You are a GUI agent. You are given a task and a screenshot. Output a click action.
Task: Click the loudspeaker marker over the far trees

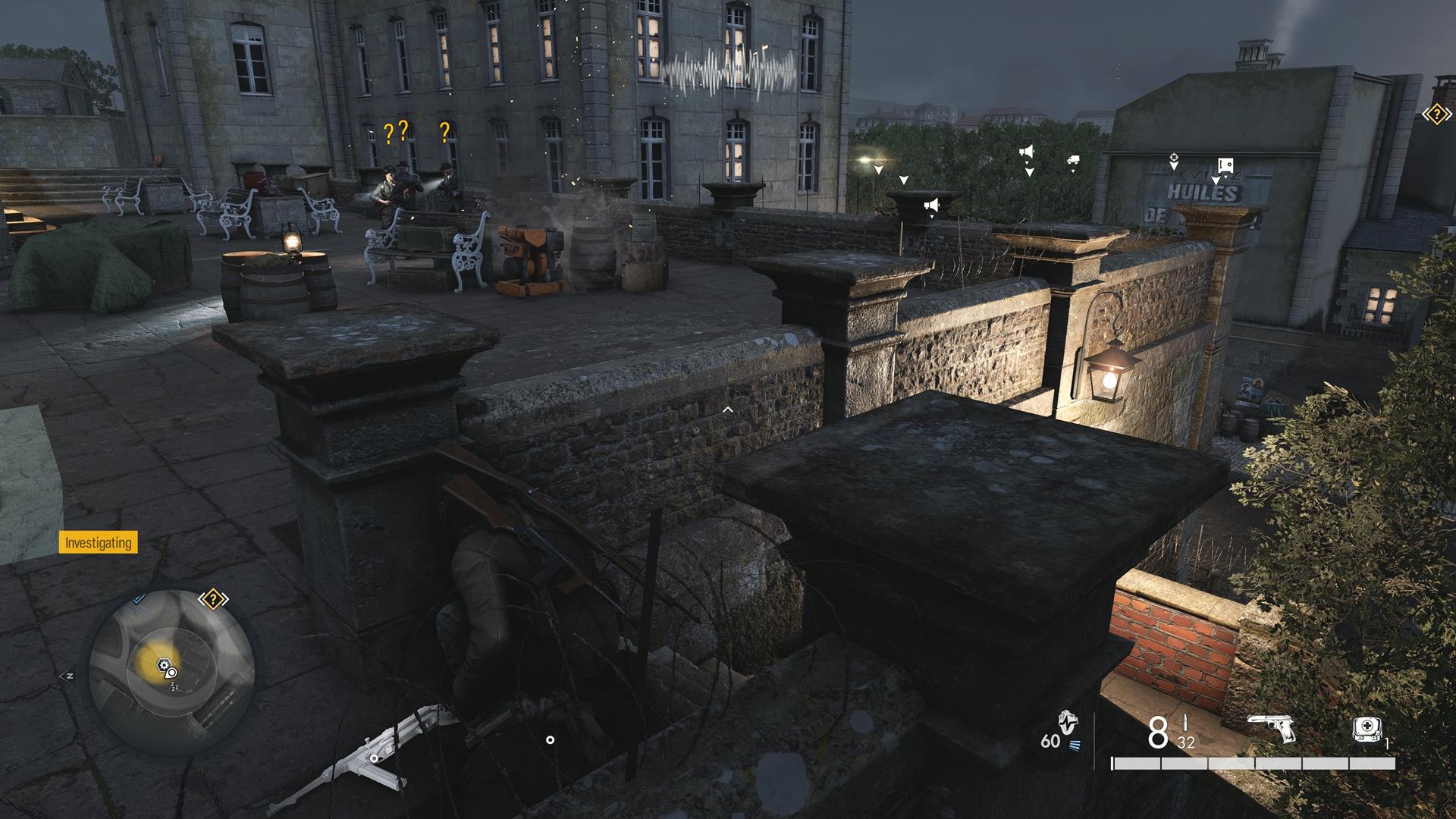click(x=1028, y=150)
